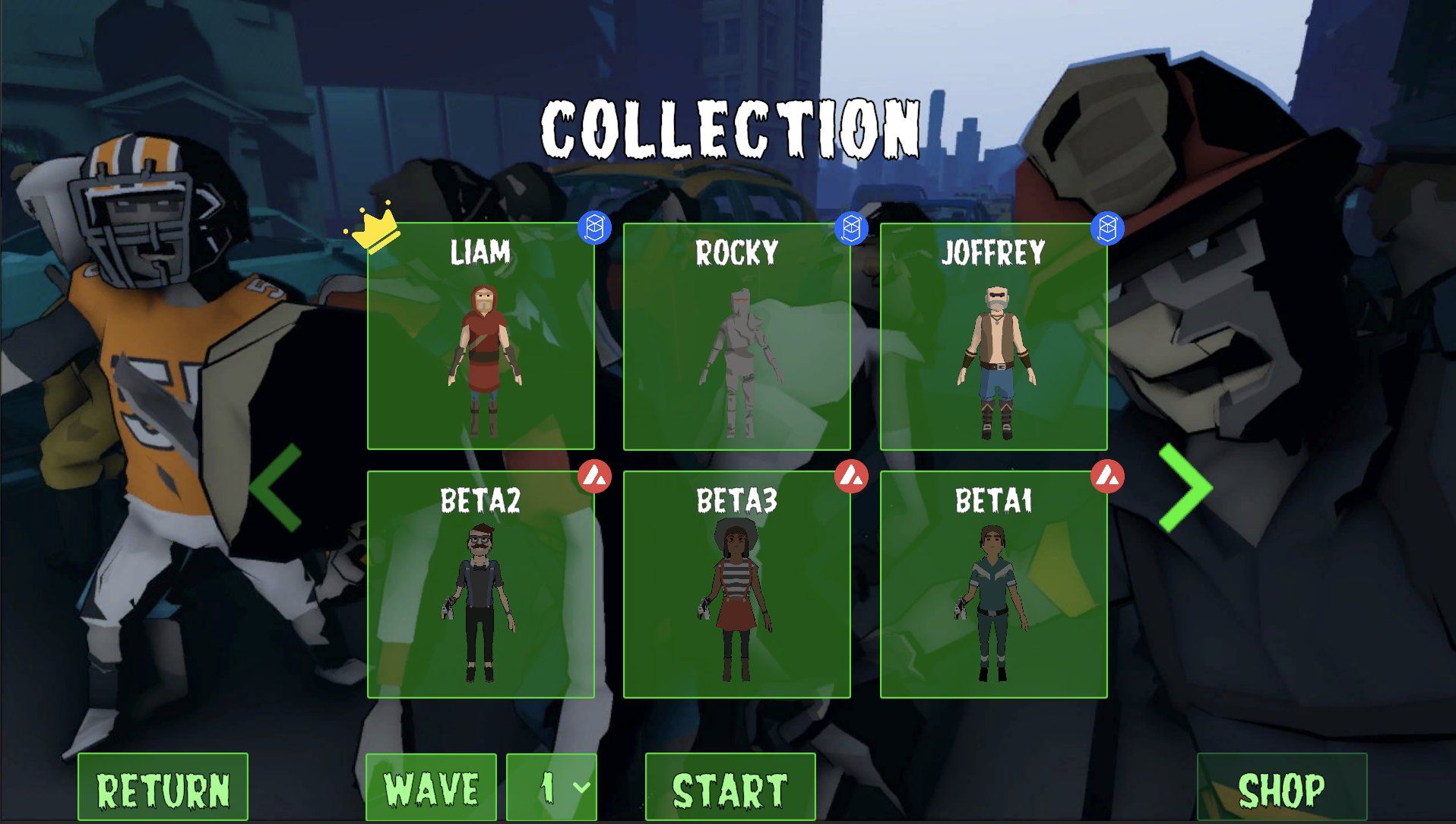Pick the Joffrey character card
The height and width of the screenshot is (824, 1456).
(993, 336)
